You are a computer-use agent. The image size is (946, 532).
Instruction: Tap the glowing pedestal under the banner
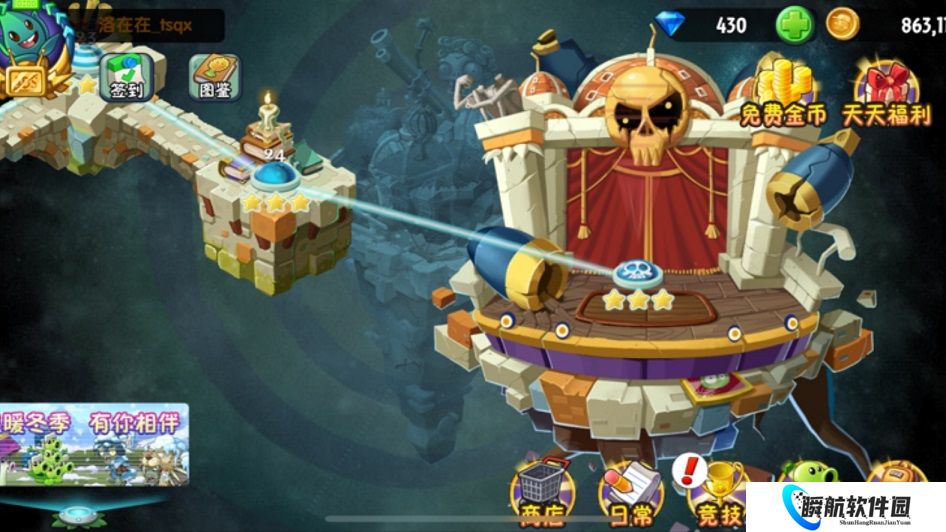click(x=75, y=516)
